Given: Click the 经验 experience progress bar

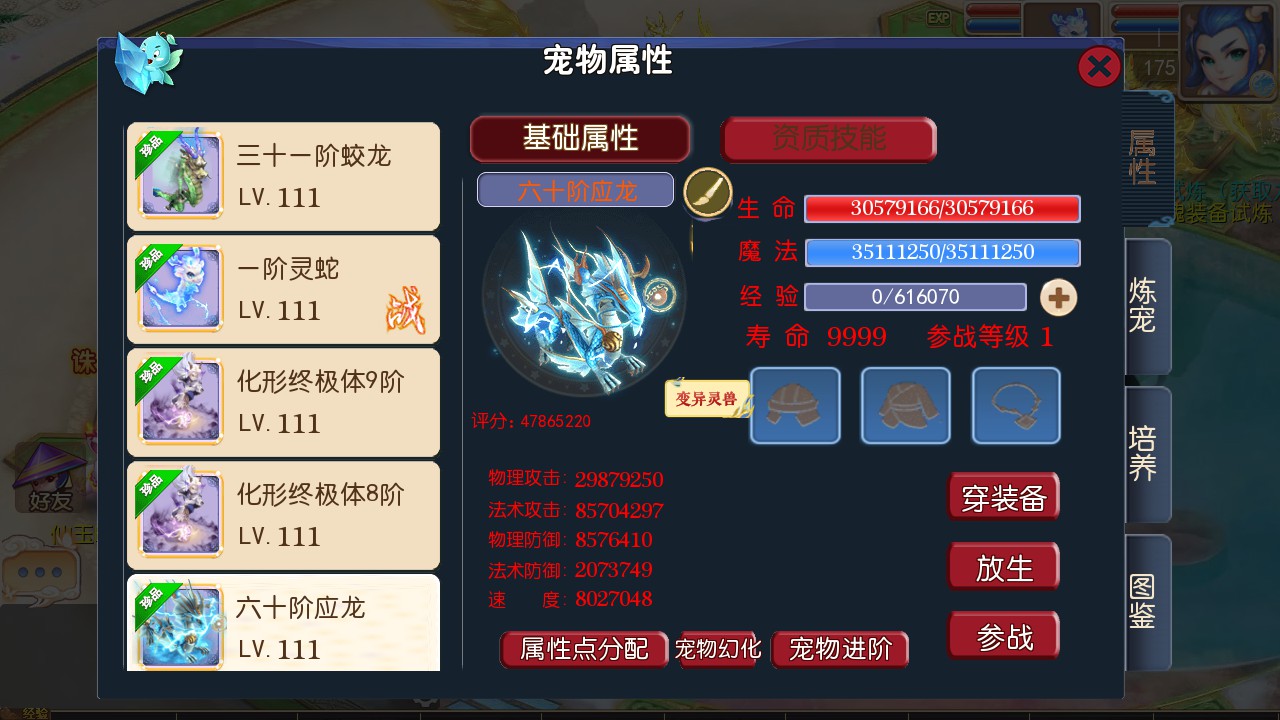Looking at the screenshot, I should [x=915, y=296].
